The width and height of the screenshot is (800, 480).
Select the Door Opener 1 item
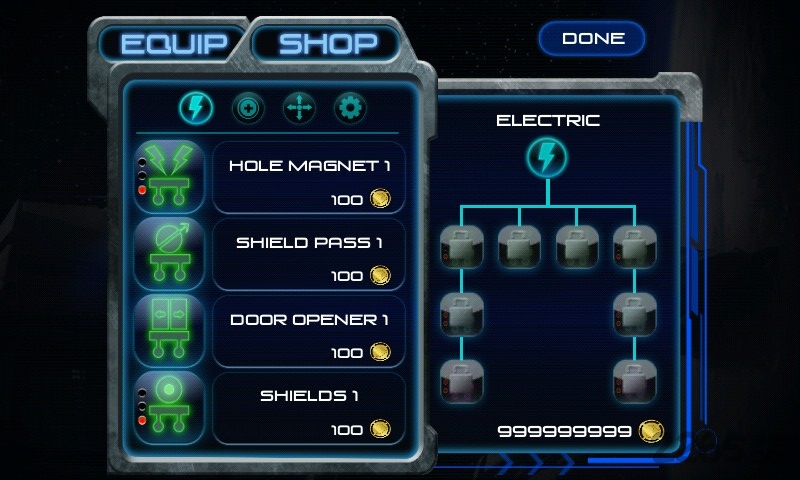[x=309, y=332]
